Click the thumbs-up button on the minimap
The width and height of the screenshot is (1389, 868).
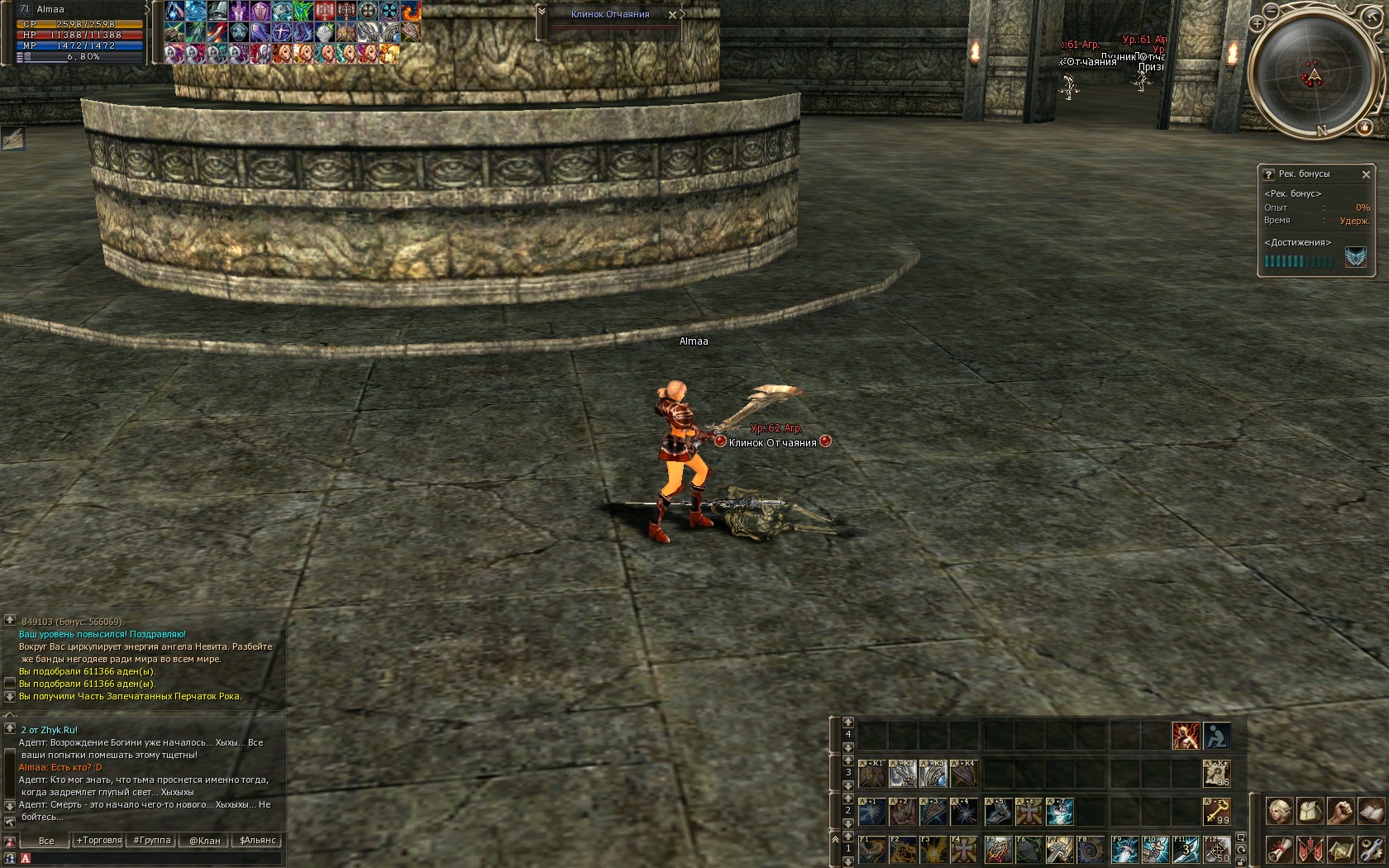point(1364,126)
